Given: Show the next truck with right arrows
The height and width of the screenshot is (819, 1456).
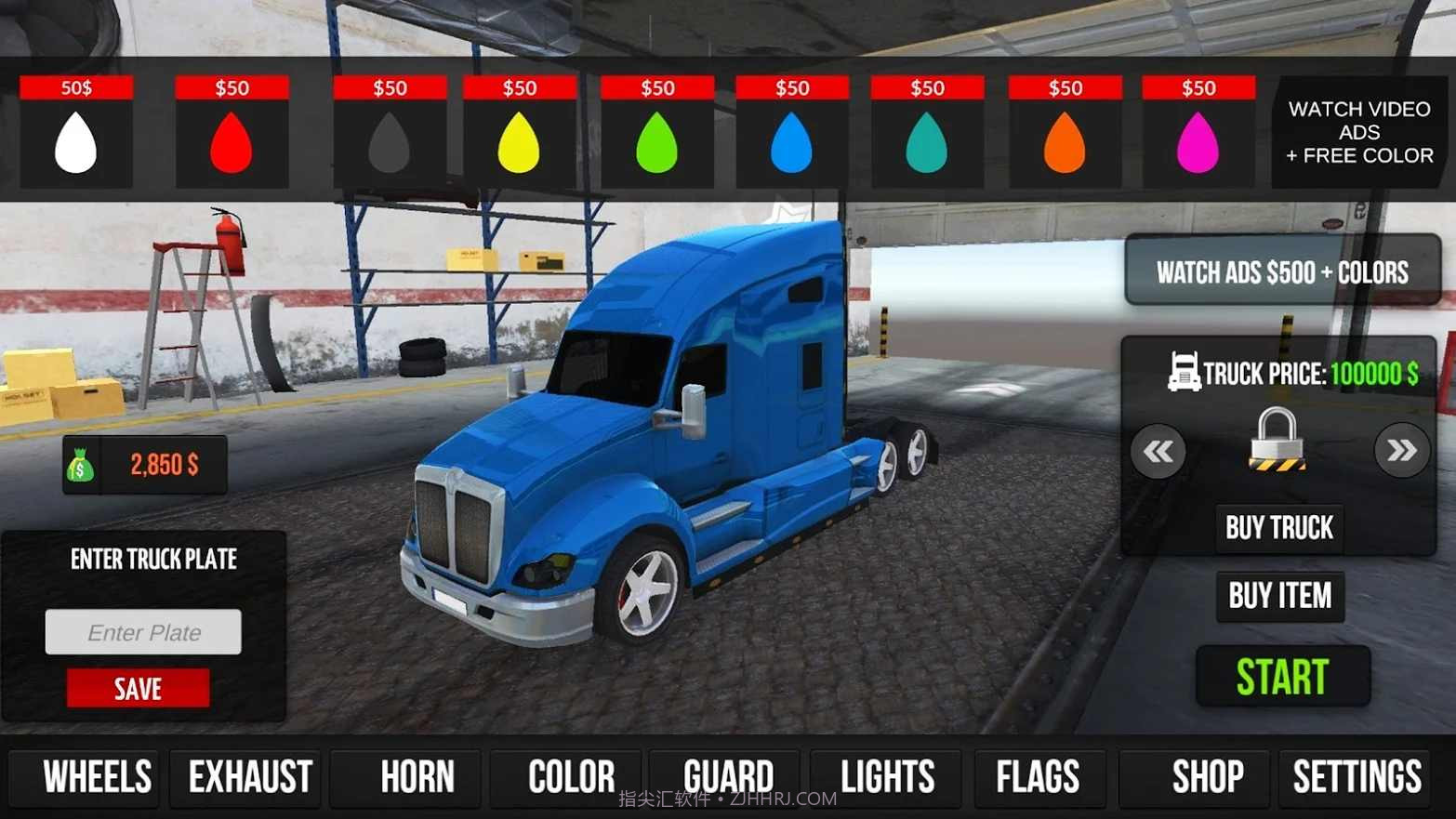Looking at the screenshot, I should pos(1401,452).
